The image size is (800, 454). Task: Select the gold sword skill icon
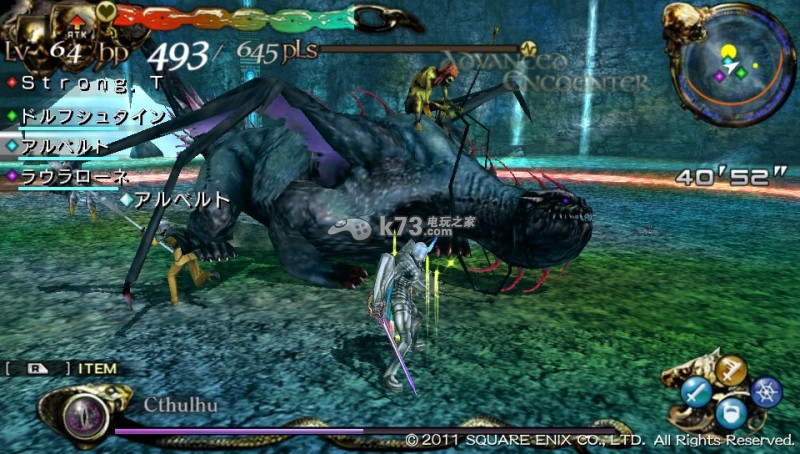point(734,370)
